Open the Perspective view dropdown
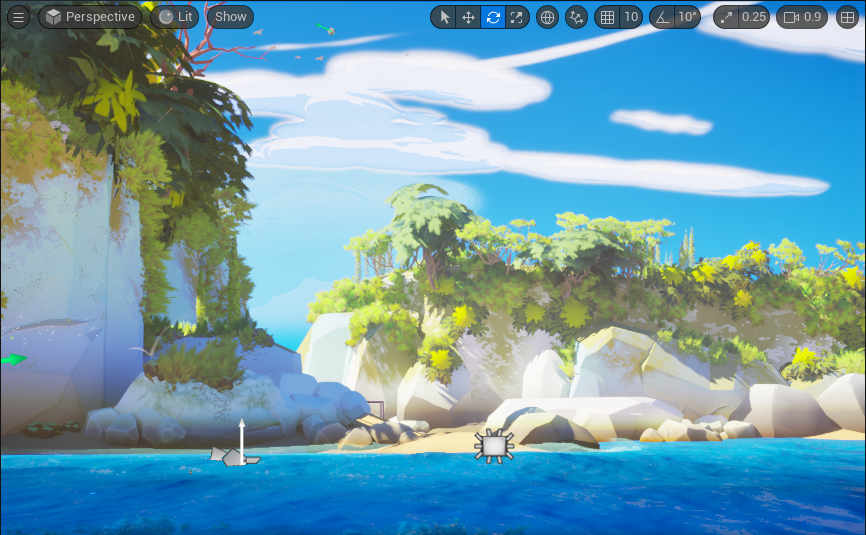866x535 pixels. 90,17
